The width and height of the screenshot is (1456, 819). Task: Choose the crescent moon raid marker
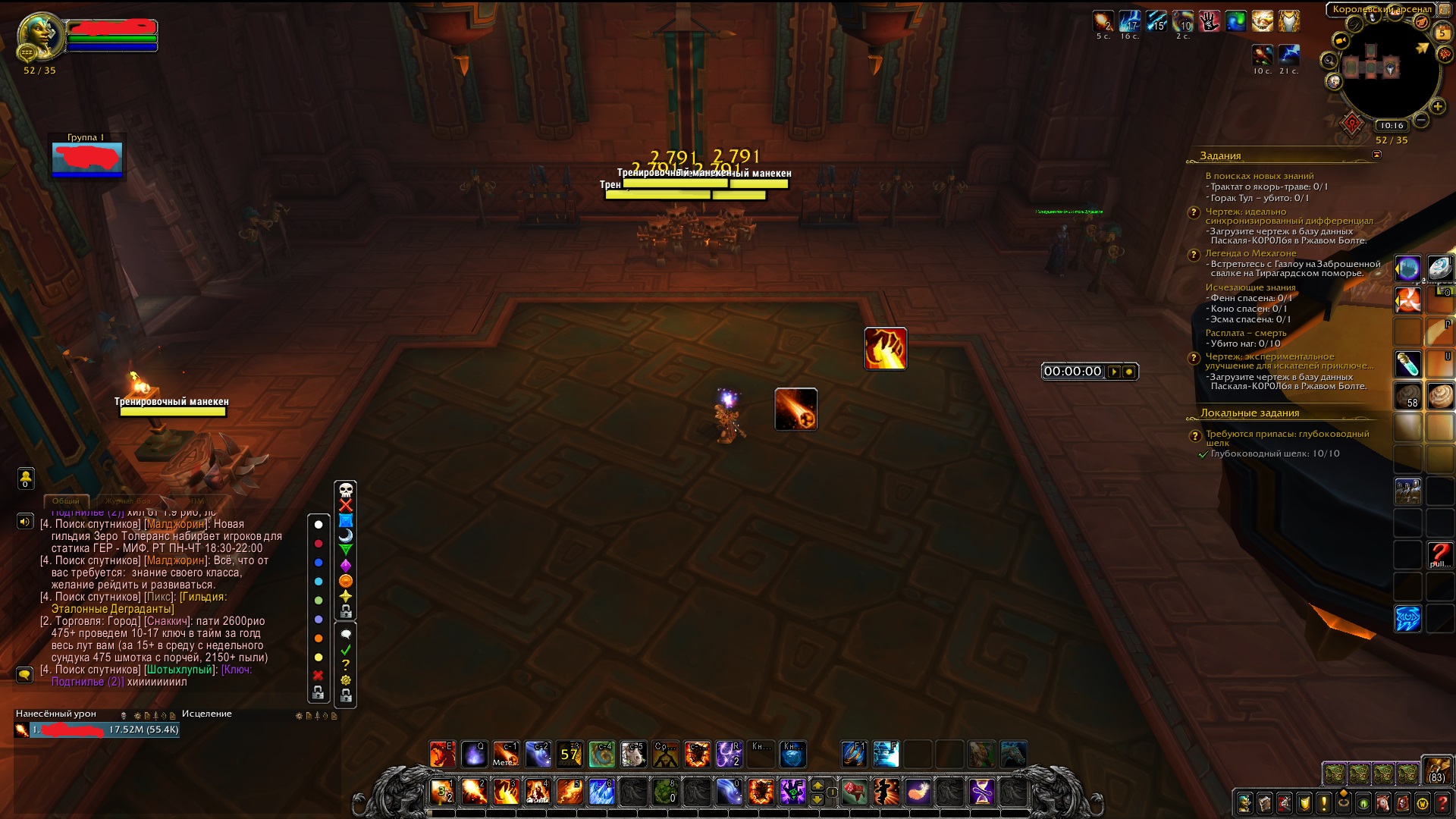[346, 535]
